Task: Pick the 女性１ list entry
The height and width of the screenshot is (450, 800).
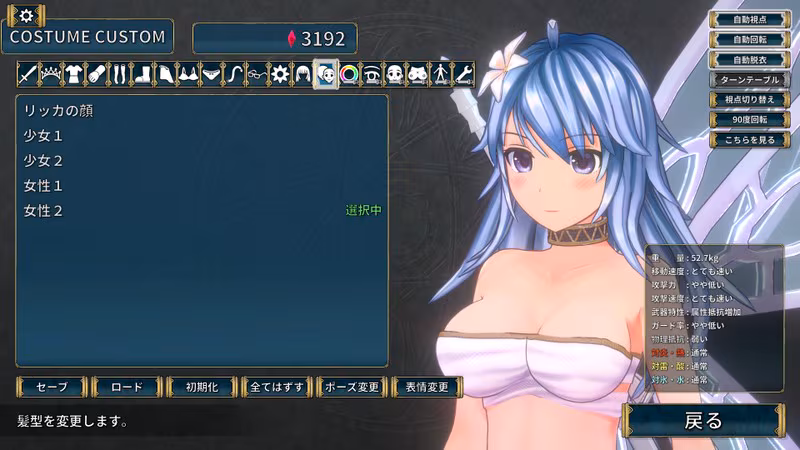Action: (x=44, y=186)
